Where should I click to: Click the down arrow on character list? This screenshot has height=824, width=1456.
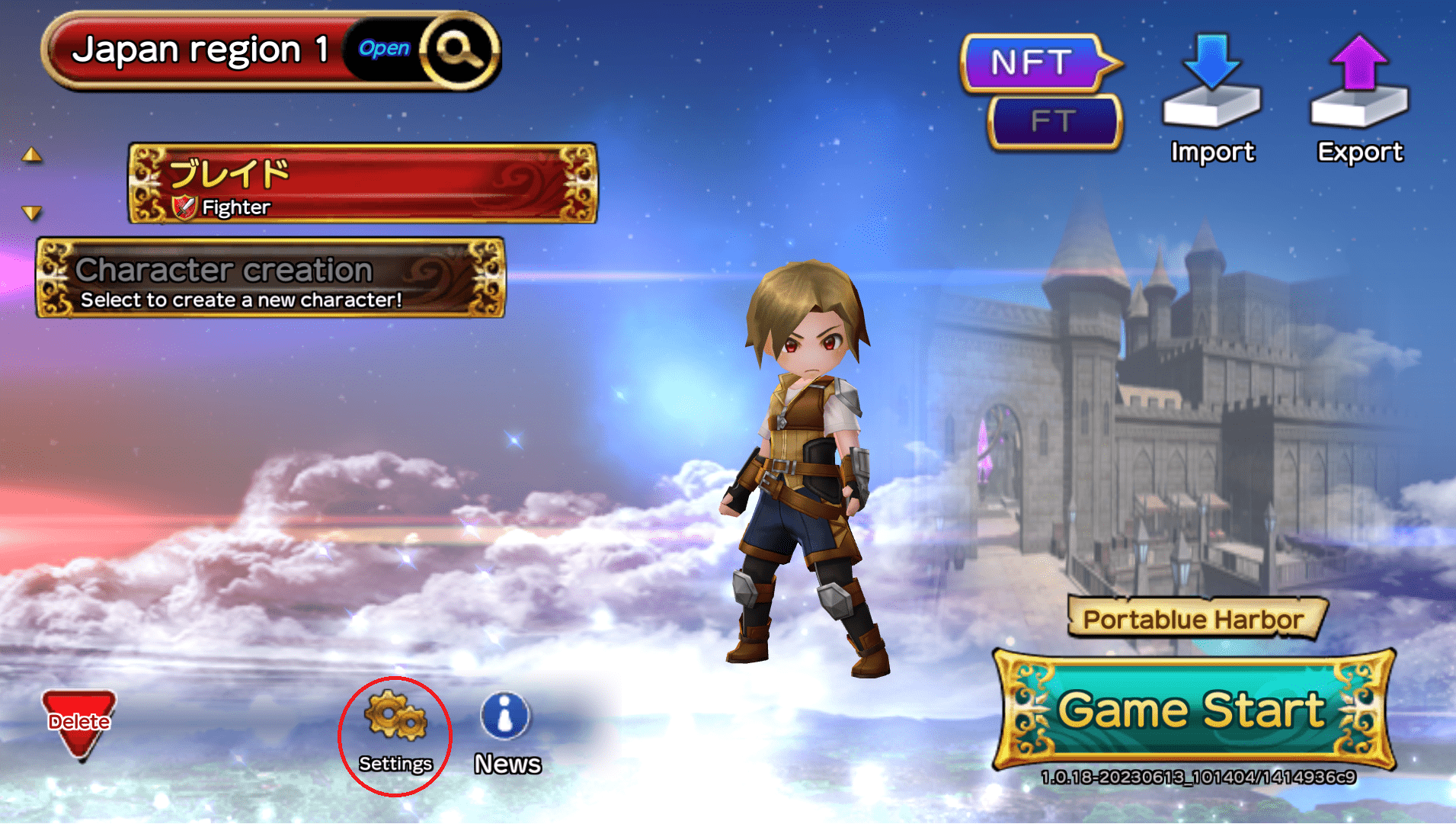pyautogui.click(x=32, y=213)
